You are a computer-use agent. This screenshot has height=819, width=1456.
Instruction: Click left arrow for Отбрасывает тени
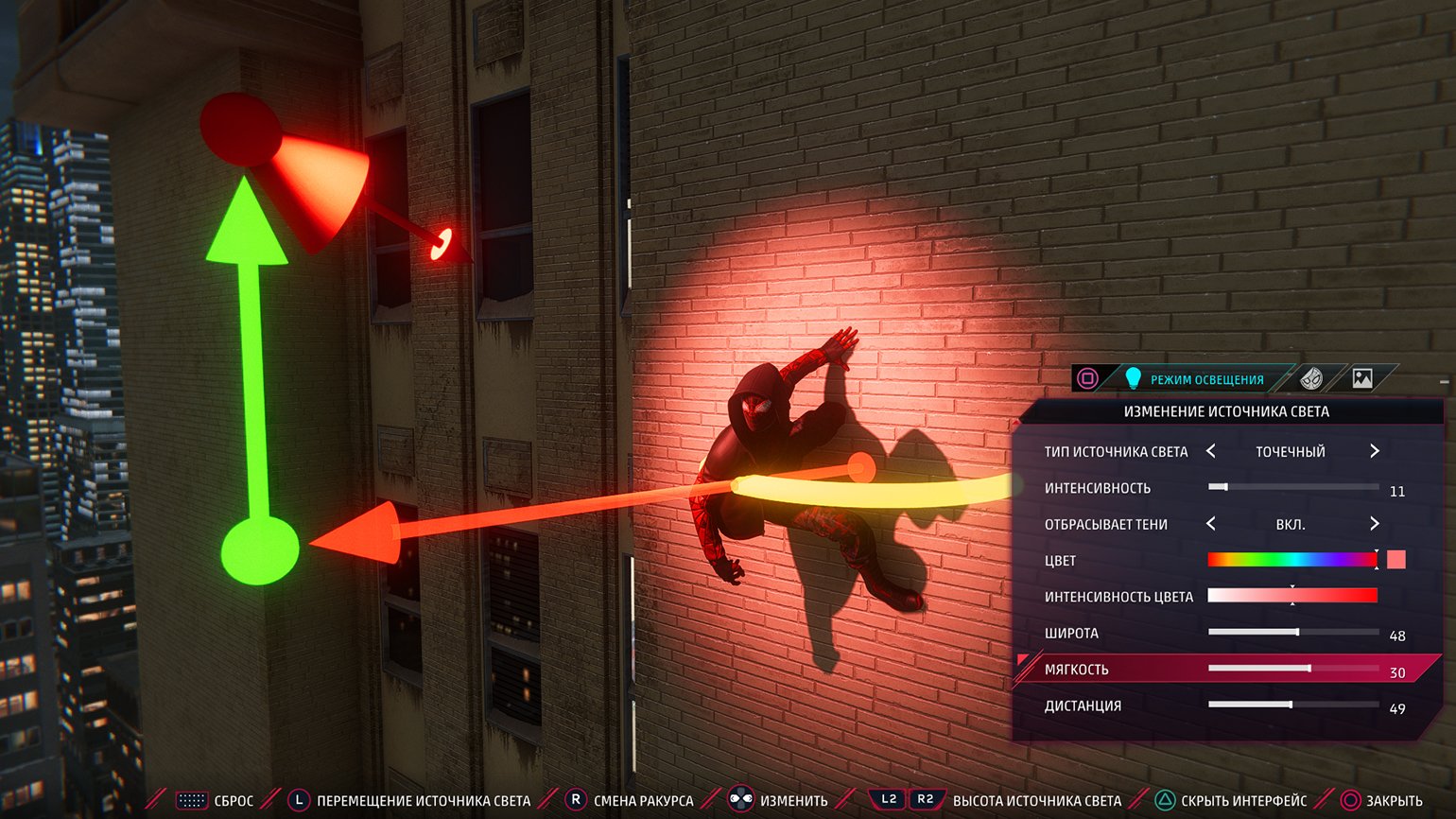coord(1211,524)
